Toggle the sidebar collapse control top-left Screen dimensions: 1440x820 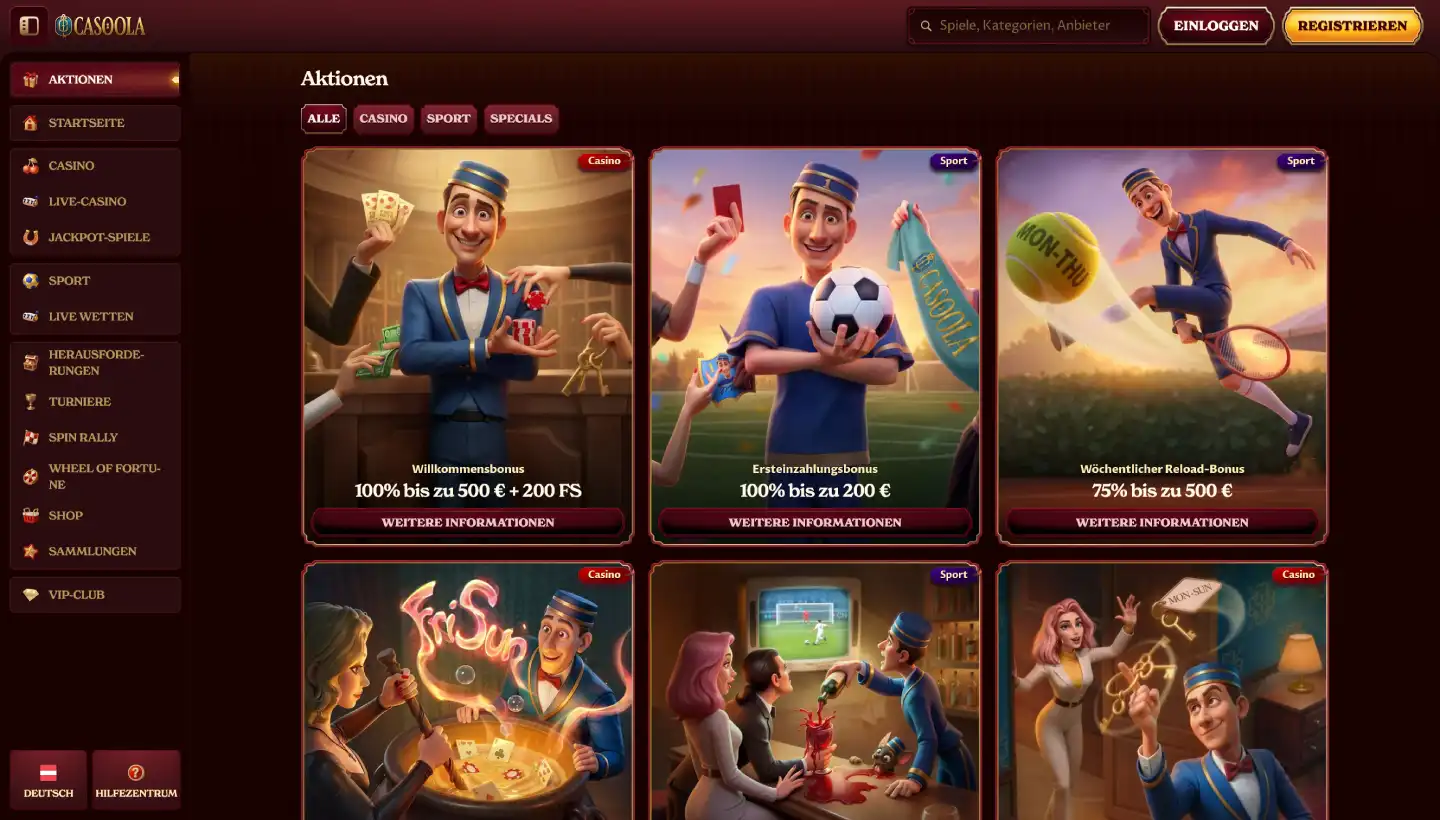coord(29,24)
